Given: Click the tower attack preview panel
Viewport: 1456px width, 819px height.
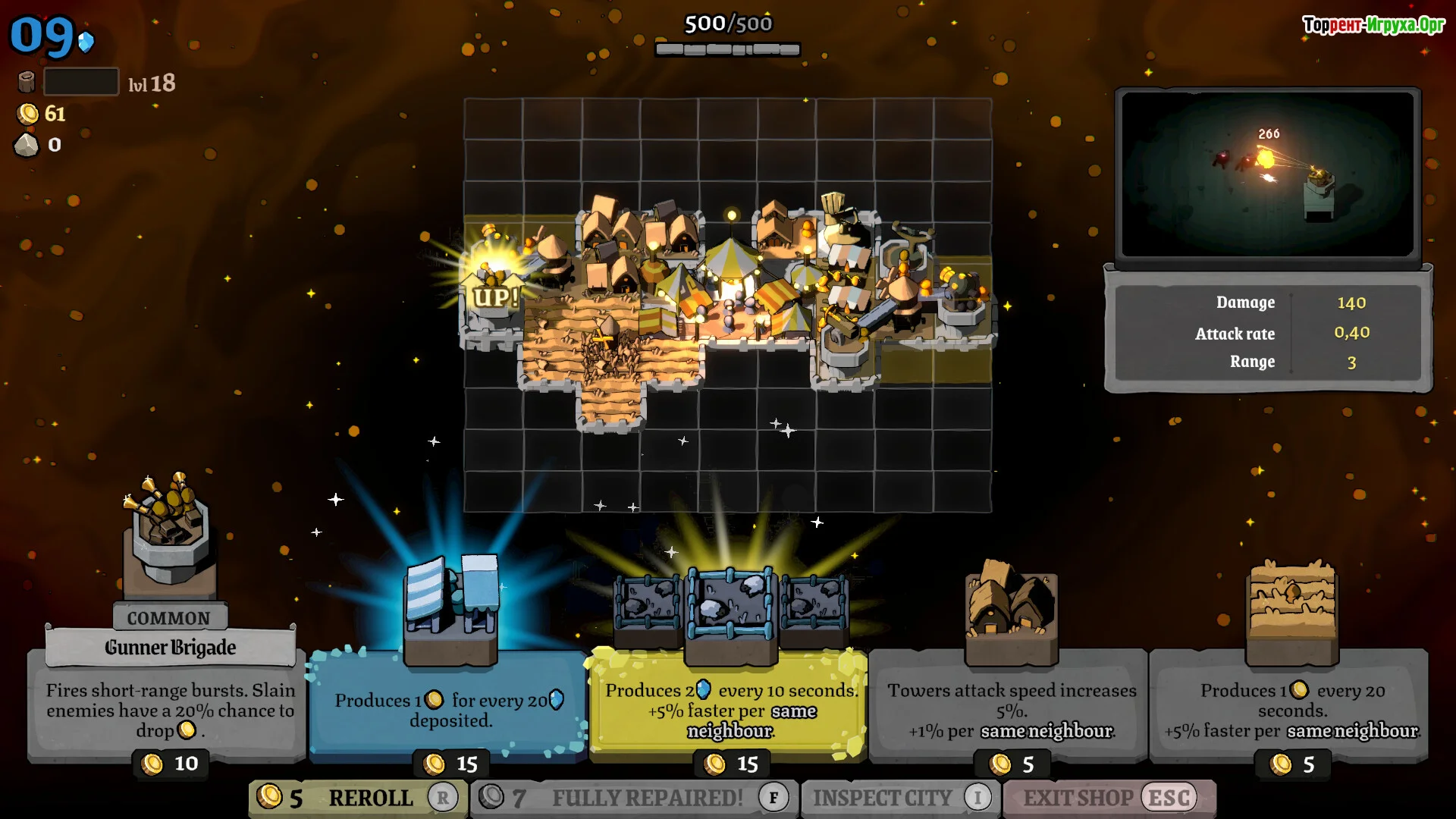Looking at the screenshot, I should [1267, 174].
